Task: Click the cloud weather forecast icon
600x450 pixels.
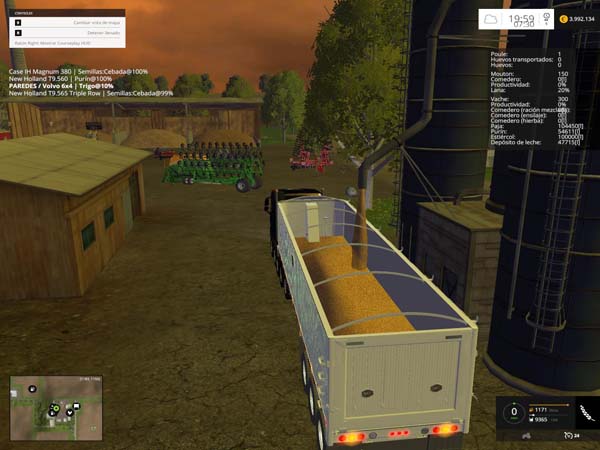Action: pyautogui.click(x=492, y=19)
